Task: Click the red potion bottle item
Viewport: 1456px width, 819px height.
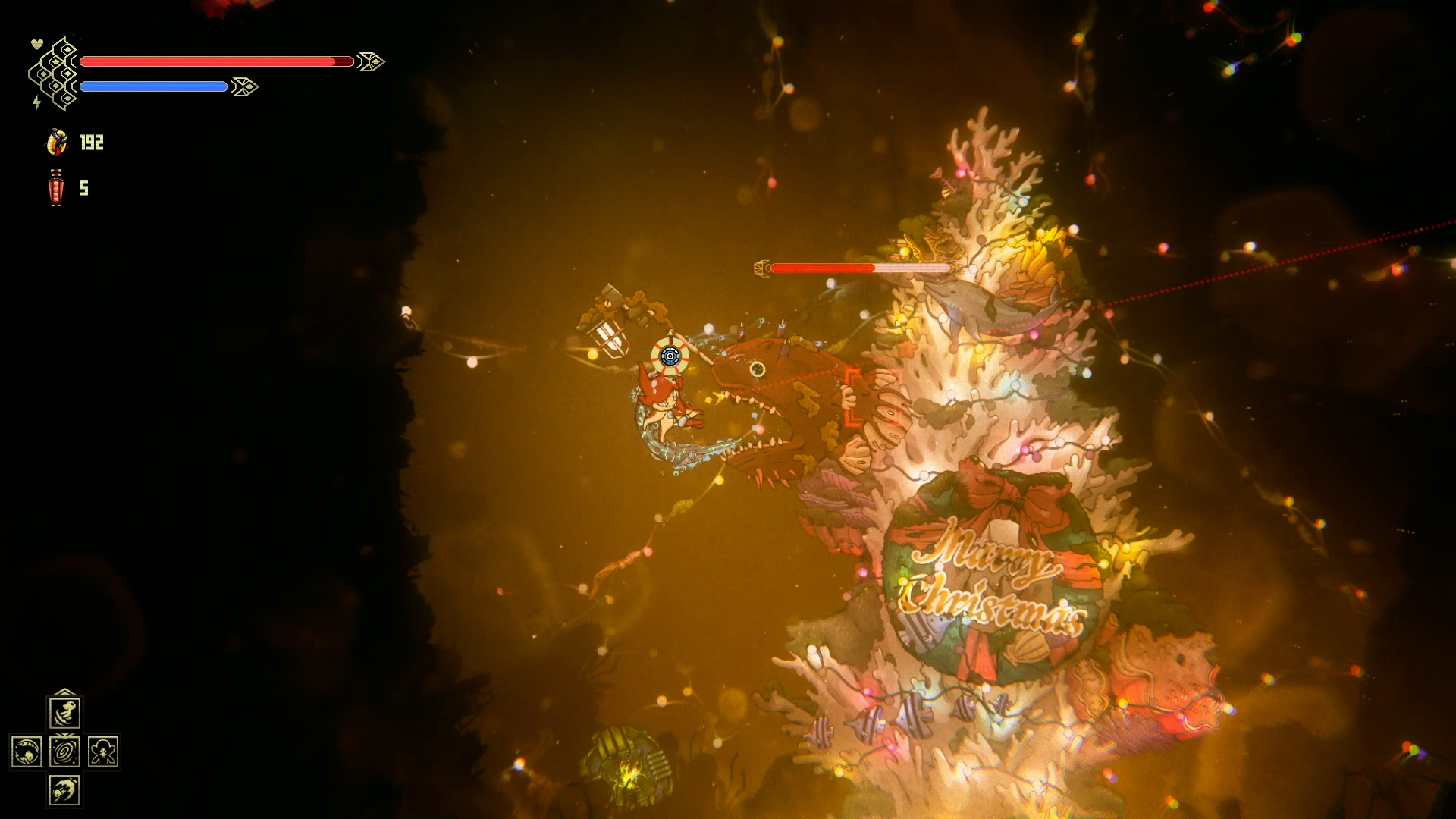Action: point(55,187)
